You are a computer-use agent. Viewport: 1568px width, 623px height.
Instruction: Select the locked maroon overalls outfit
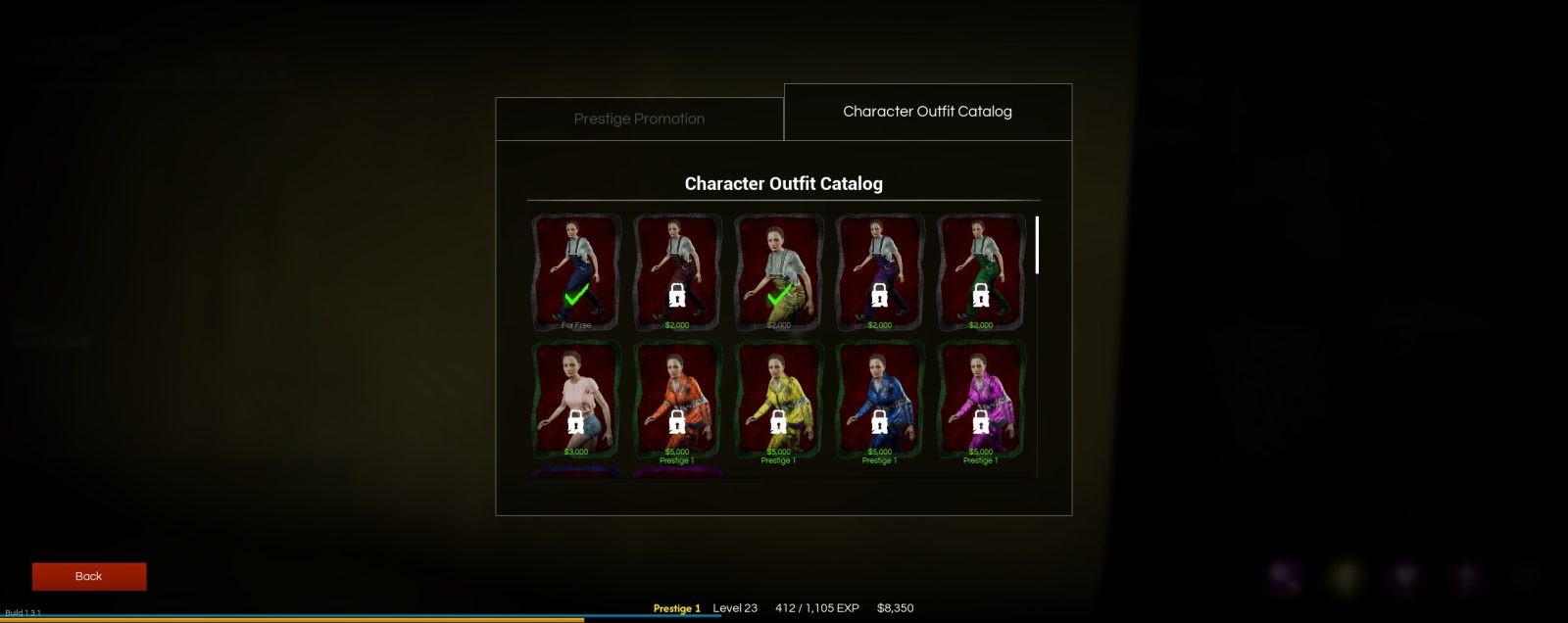(x=677, y=272)
